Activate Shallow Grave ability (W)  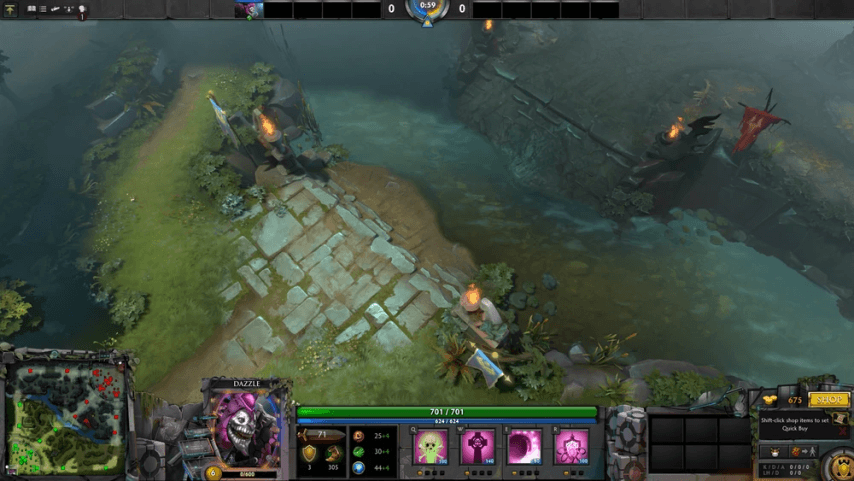click(477, 447)
